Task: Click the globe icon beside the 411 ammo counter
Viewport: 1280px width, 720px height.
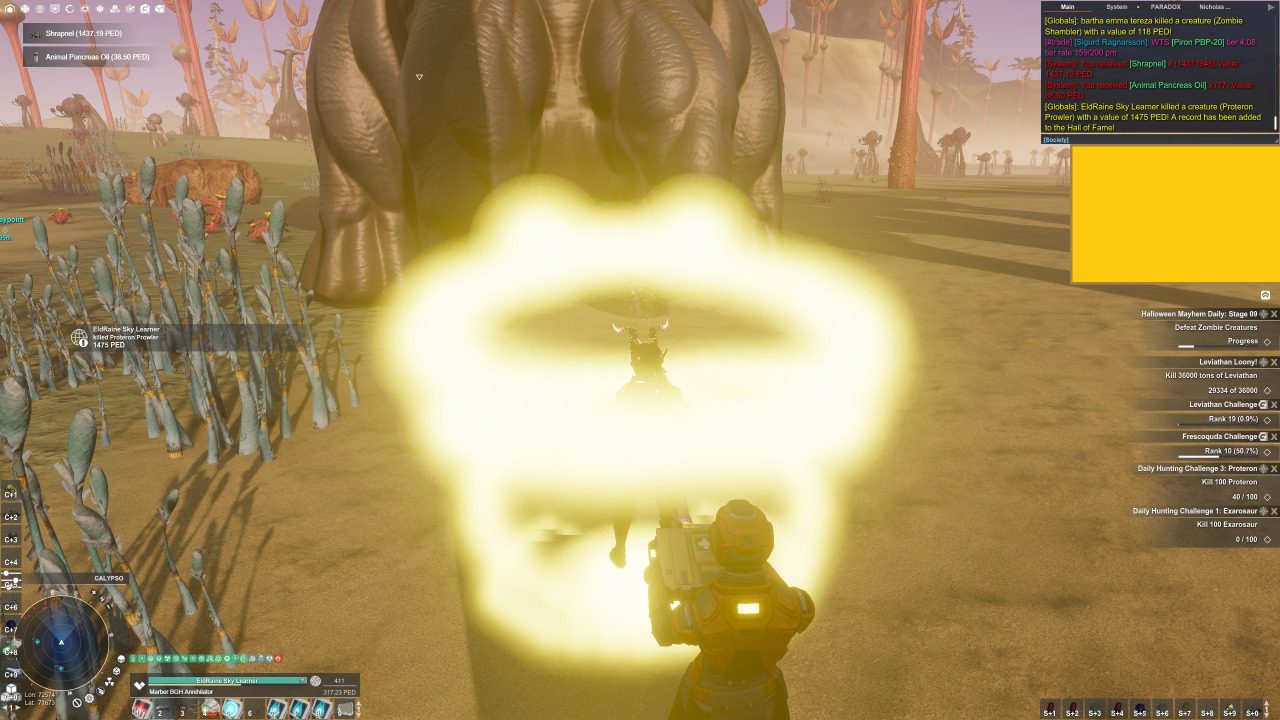Action: point(315,681)
